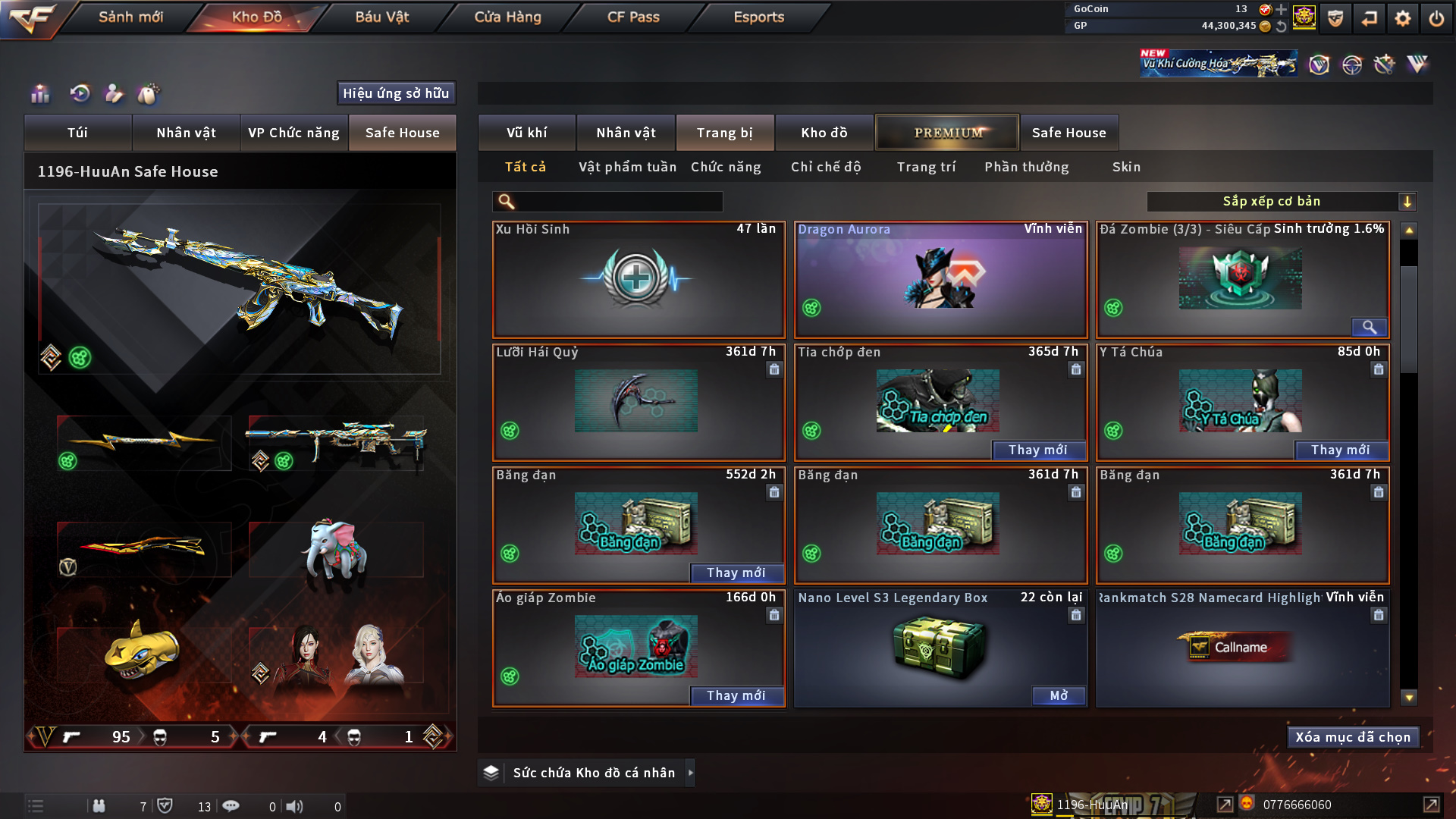Switch to the Túi bag tab
Viewport: 1456px width, 819px height.
tap(77, 133)
